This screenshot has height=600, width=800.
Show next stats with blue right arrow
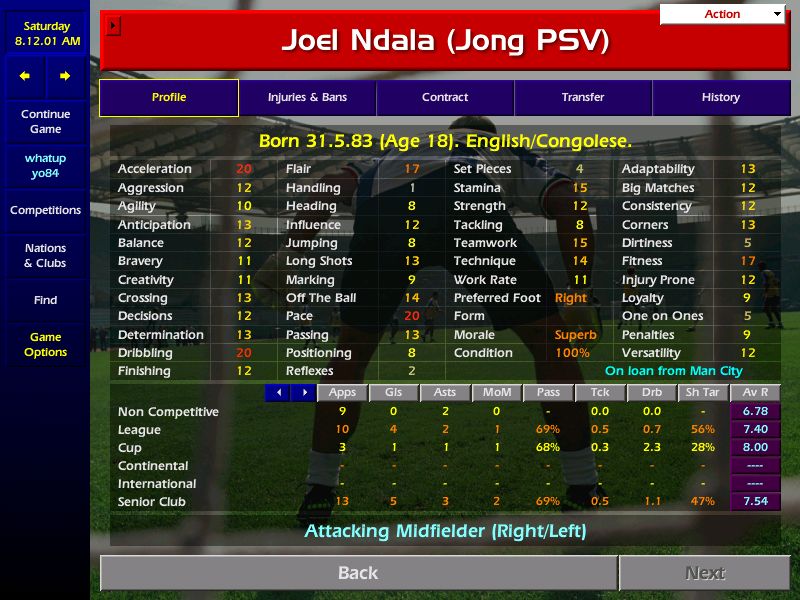pyautogui.click(x=302, y=393)
